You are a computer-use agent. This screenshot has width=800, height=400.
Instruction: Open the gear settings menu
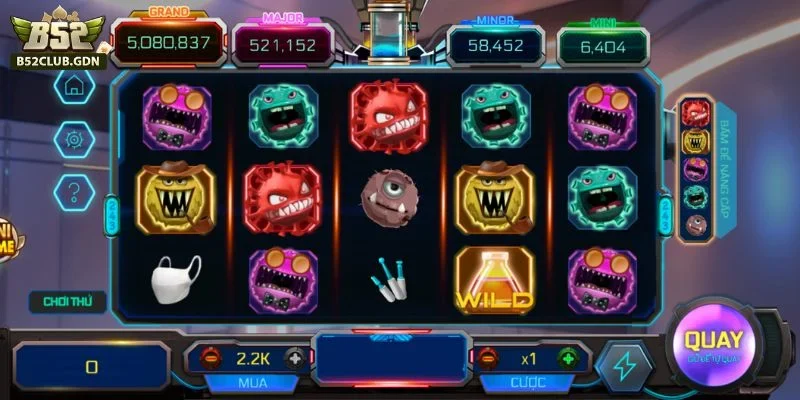pyautogui.click(x=74, y=138)
